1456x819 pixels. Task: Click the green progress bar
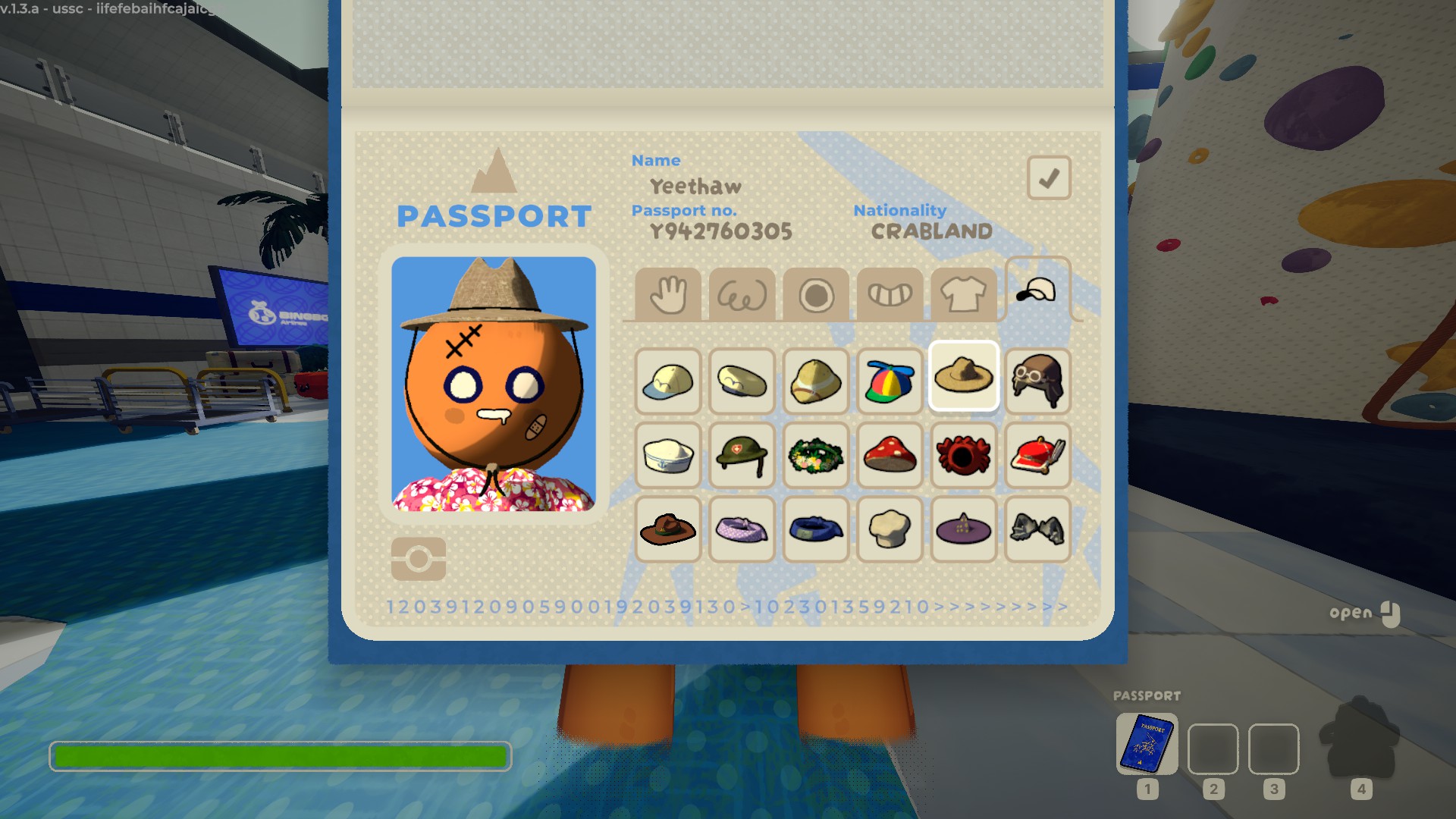tap(281, 756)
